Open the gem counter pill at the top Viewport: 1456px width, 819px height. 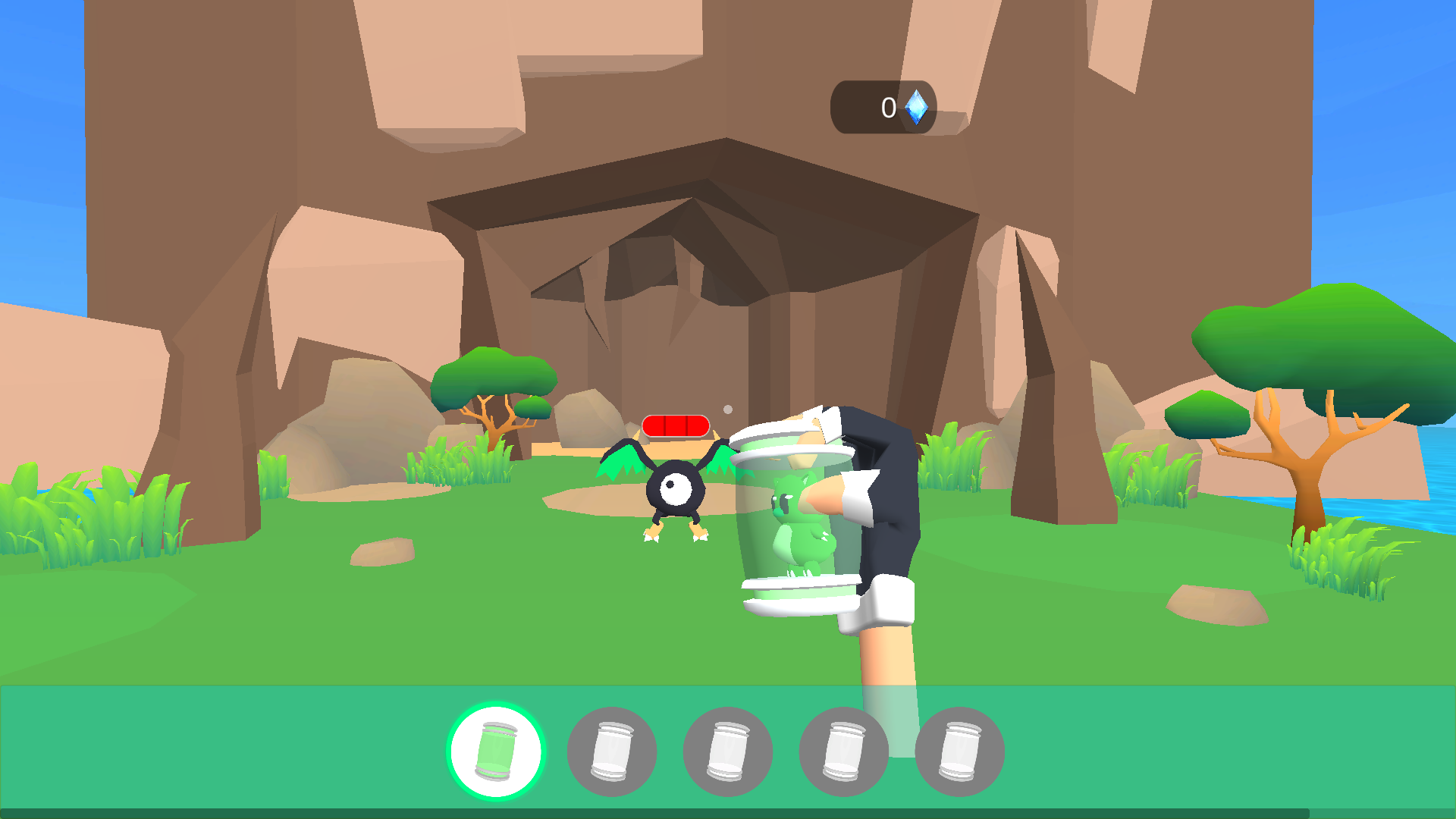(883, 106)
